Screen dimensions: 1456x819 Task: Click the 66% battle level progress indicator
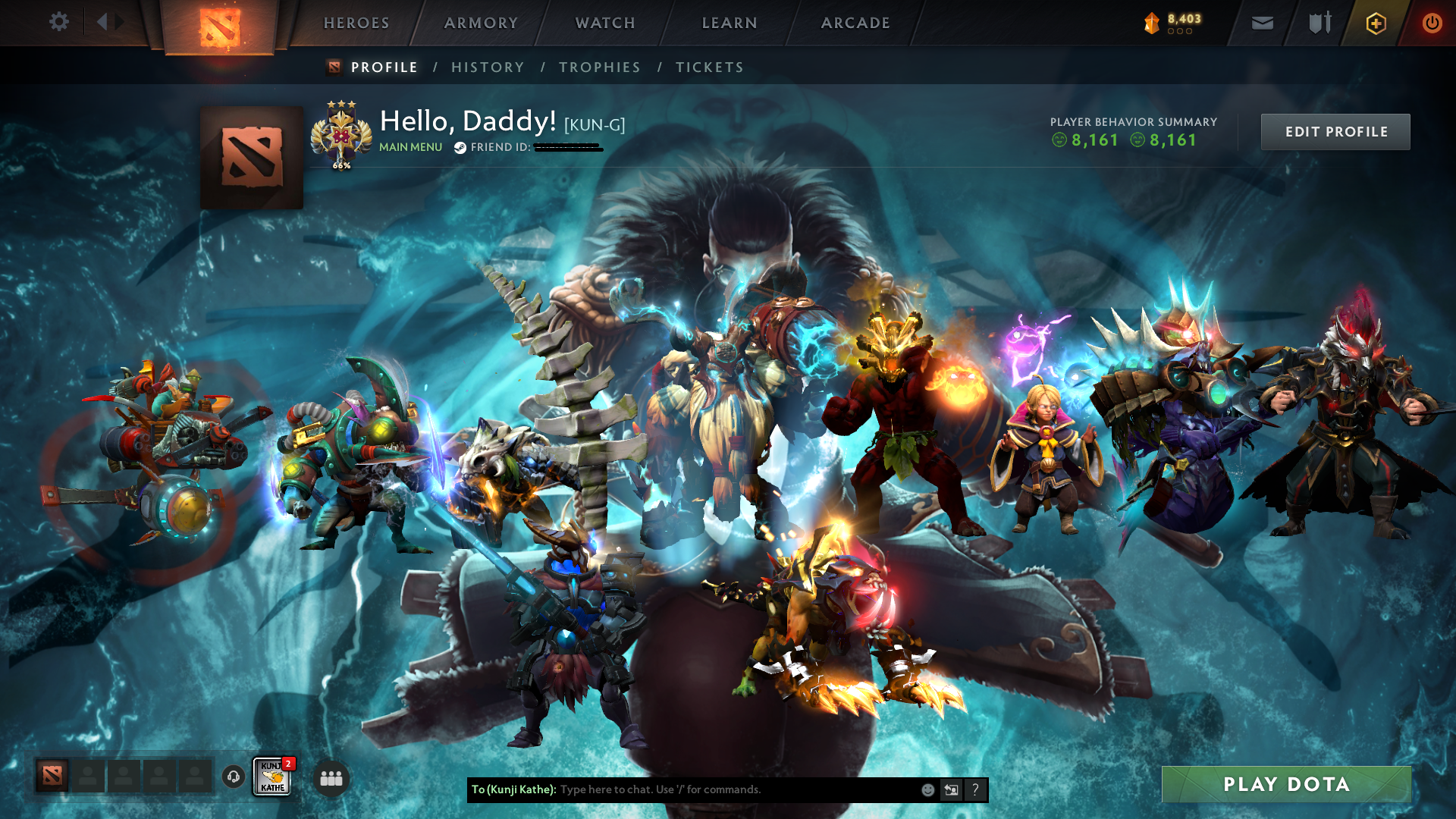click(340, 165)
